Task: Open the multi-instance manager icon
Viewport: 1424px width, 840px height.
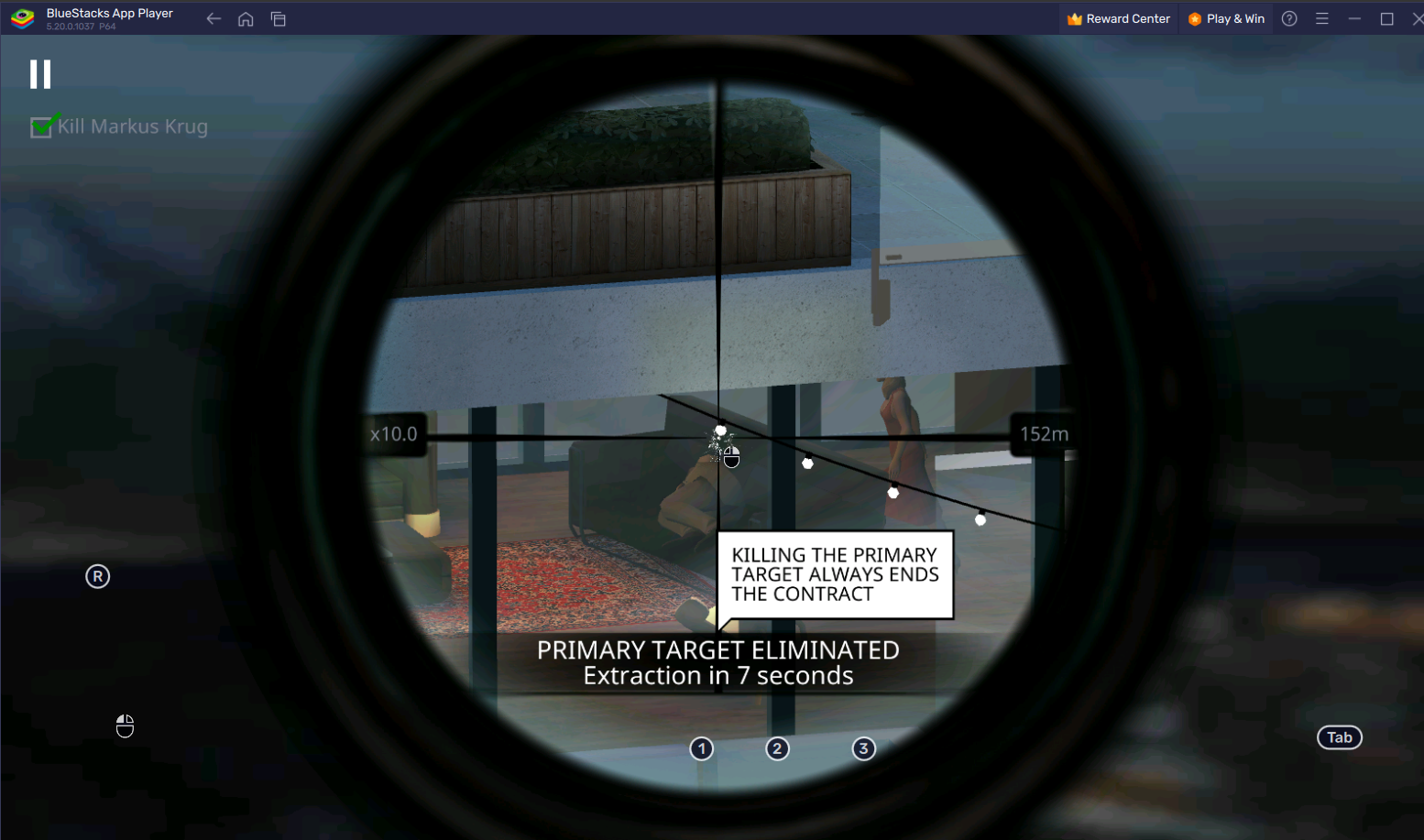Action: (279, 18)
